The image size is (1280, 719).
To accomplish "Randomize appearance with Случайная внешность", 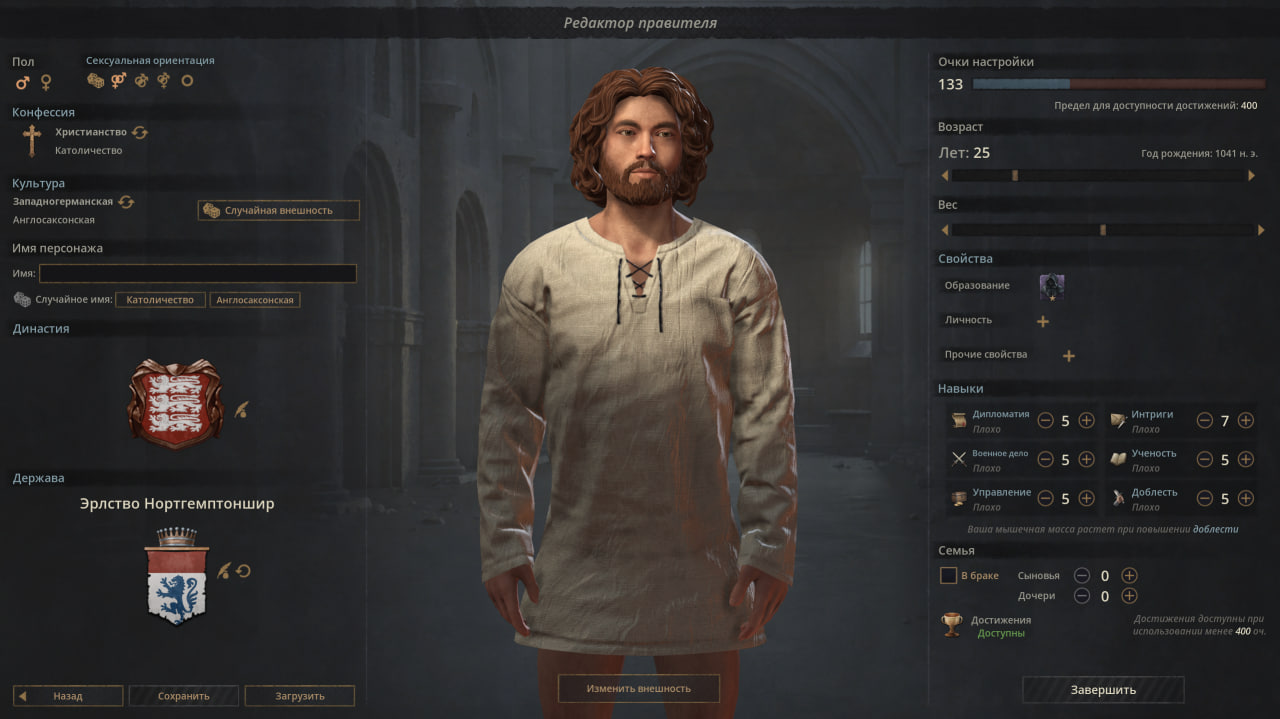I will (278, 210).
